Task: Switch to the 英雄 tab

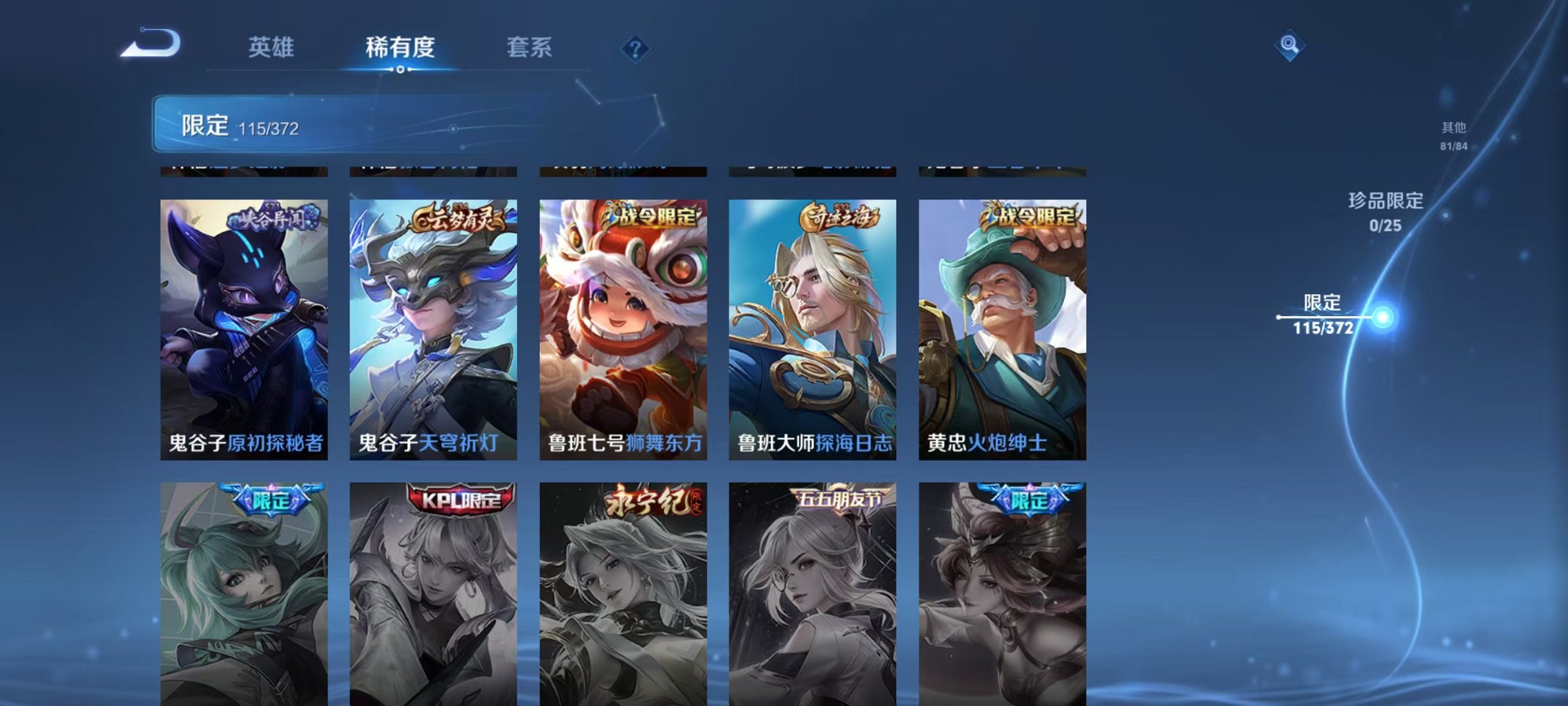Action: [x=272, y=48]
